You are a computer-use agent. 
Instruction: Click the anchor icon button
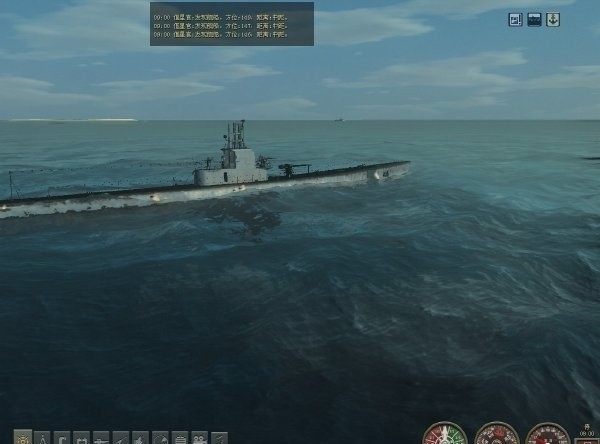553,19
